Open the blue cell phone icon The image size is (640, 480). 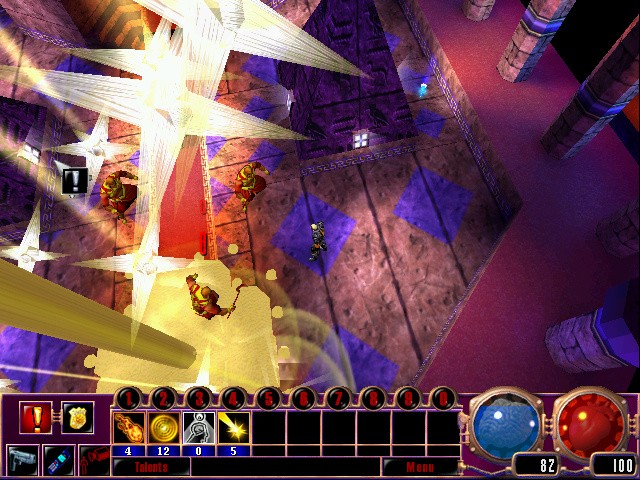[58, 461]
